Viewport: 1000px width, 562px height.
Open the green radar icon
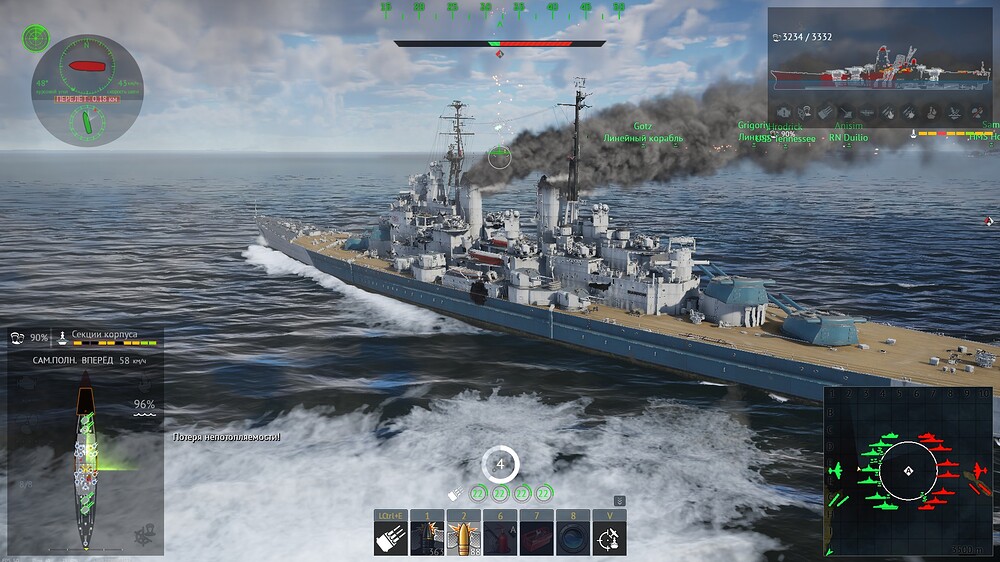(x=35, y=38)
